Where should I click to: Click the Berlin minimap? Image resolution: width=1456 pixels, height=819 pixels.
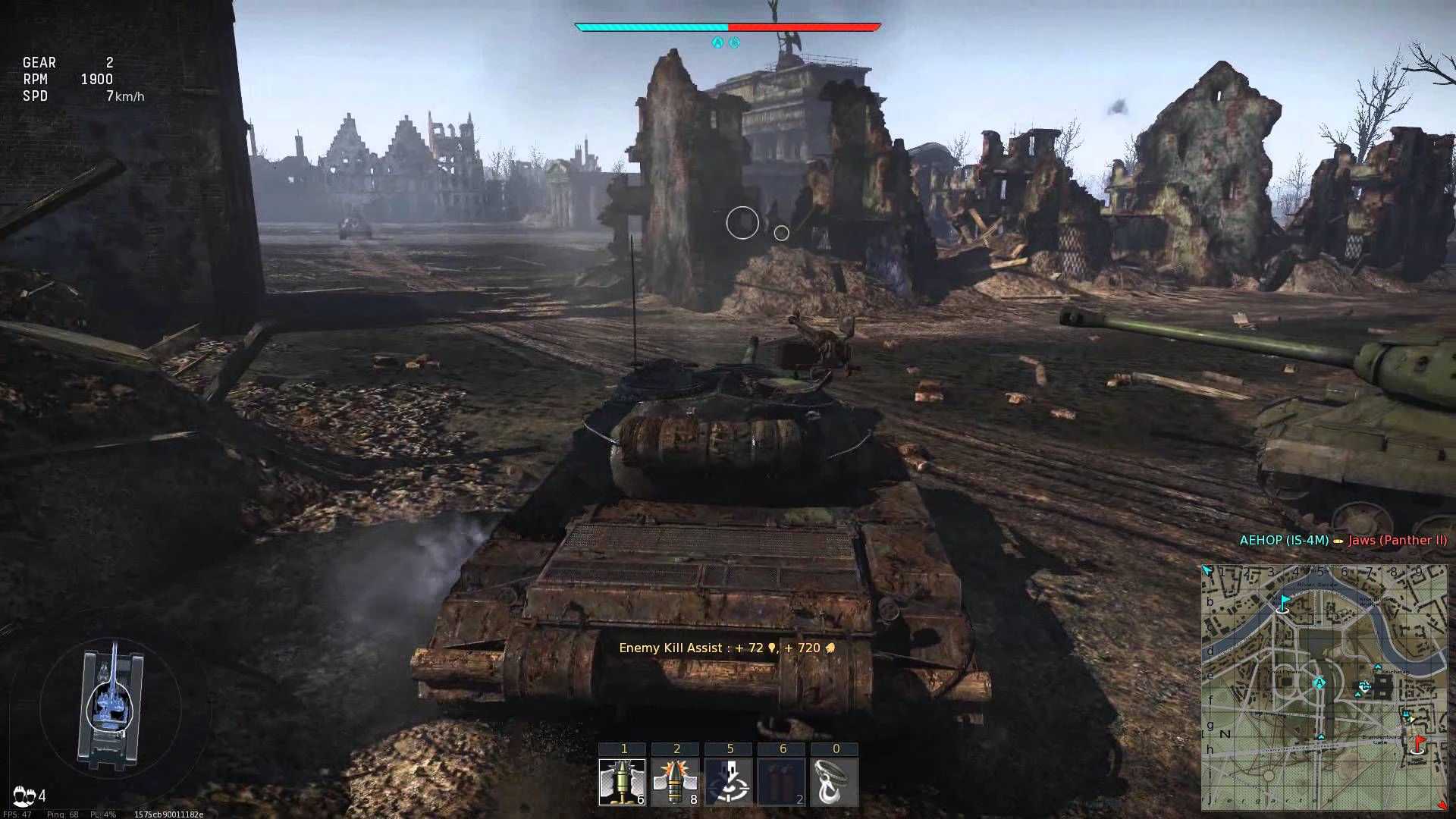[1323, 687]
